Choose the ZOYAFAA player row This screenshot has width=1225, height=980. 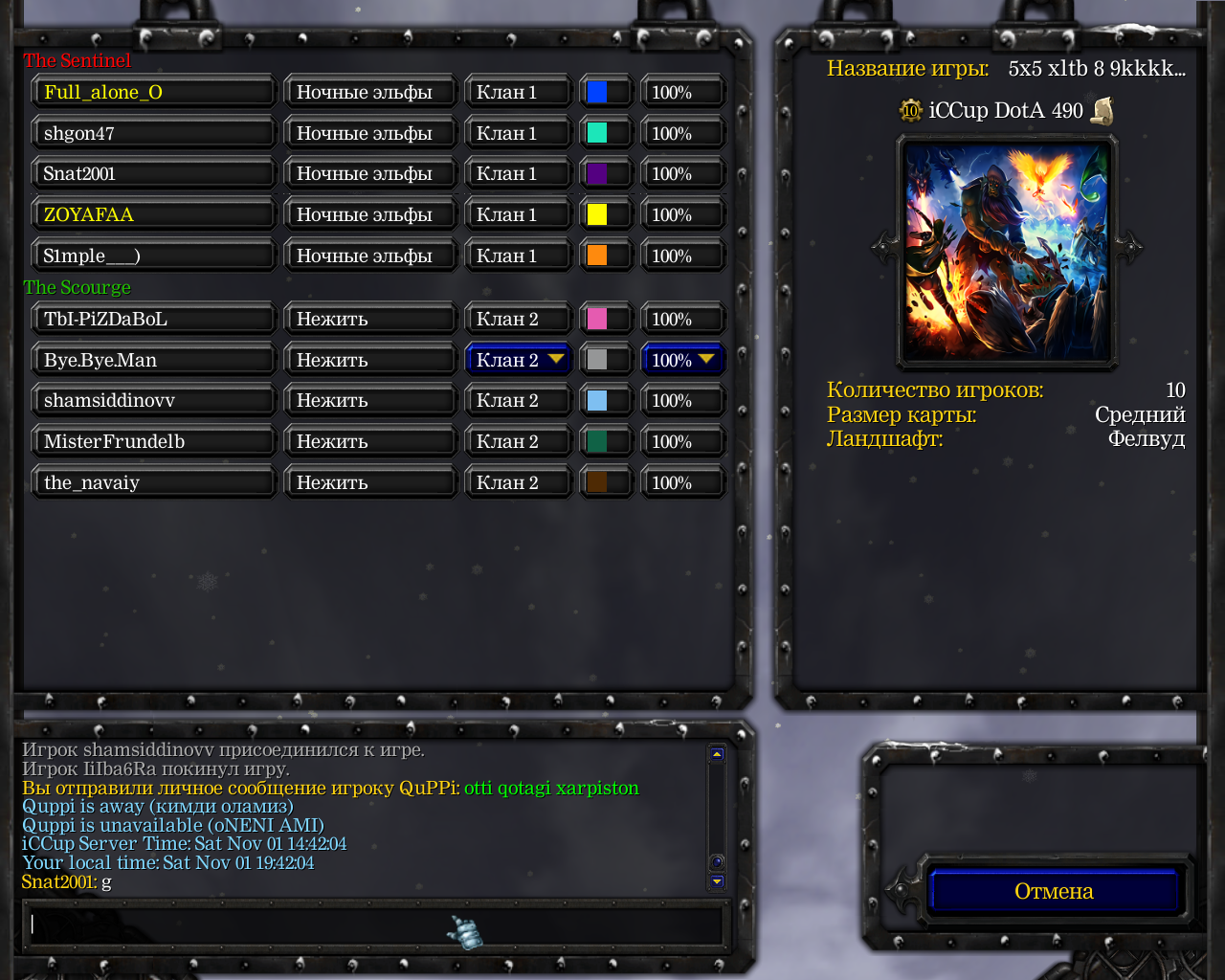(153, 215)
